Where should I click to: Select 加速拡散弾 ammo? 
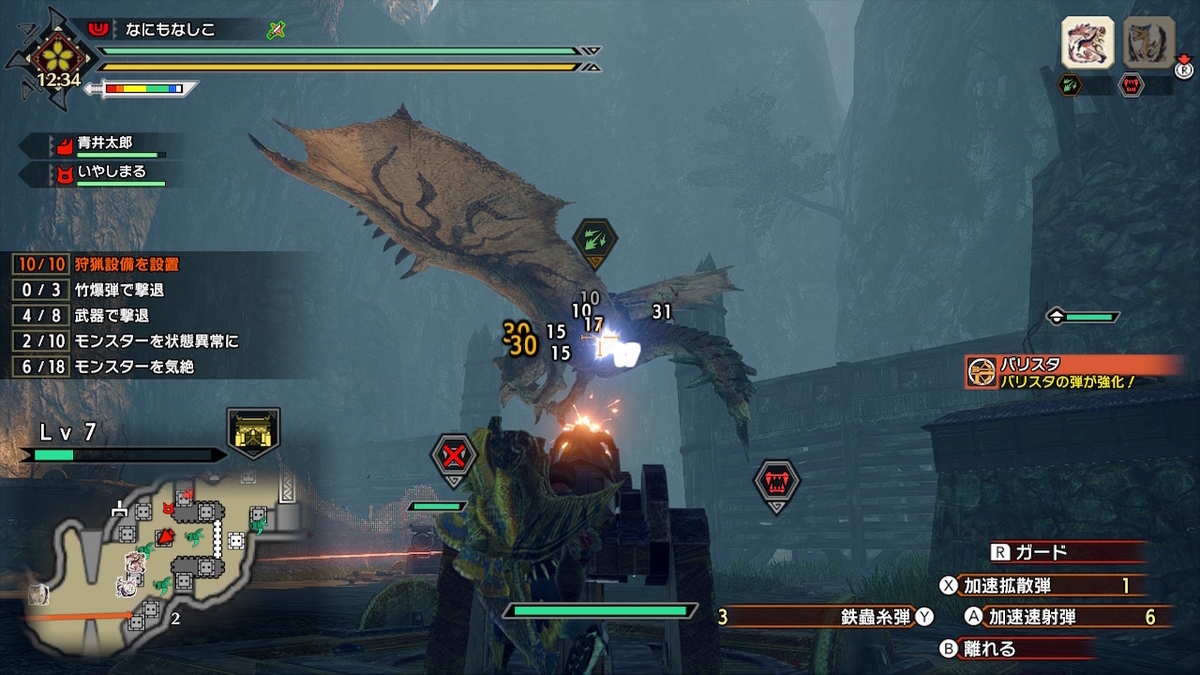pyautogui.click(x=1045, y=585)
